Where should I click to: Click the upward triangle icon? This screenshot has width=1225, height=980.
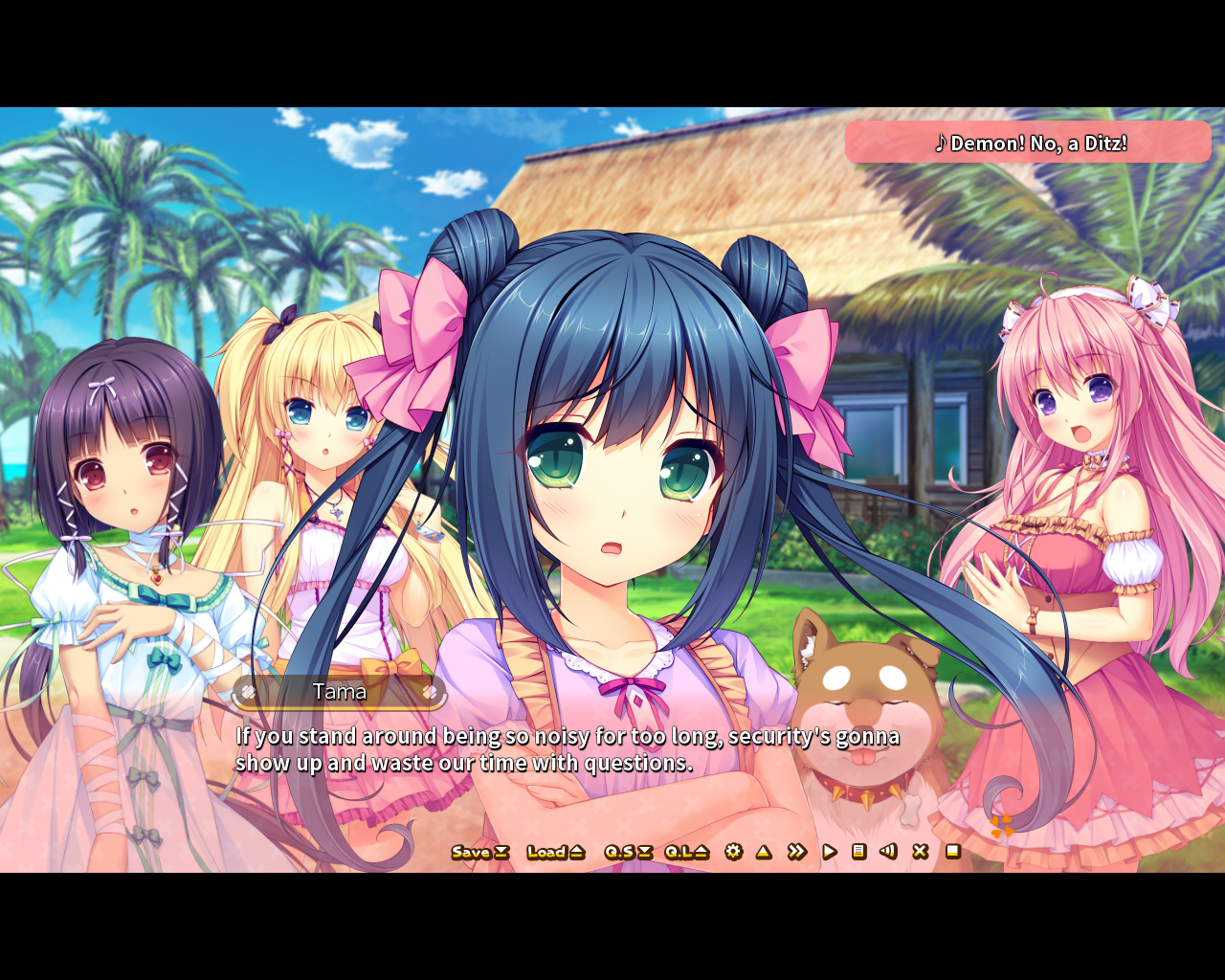(x=764, y=852)
